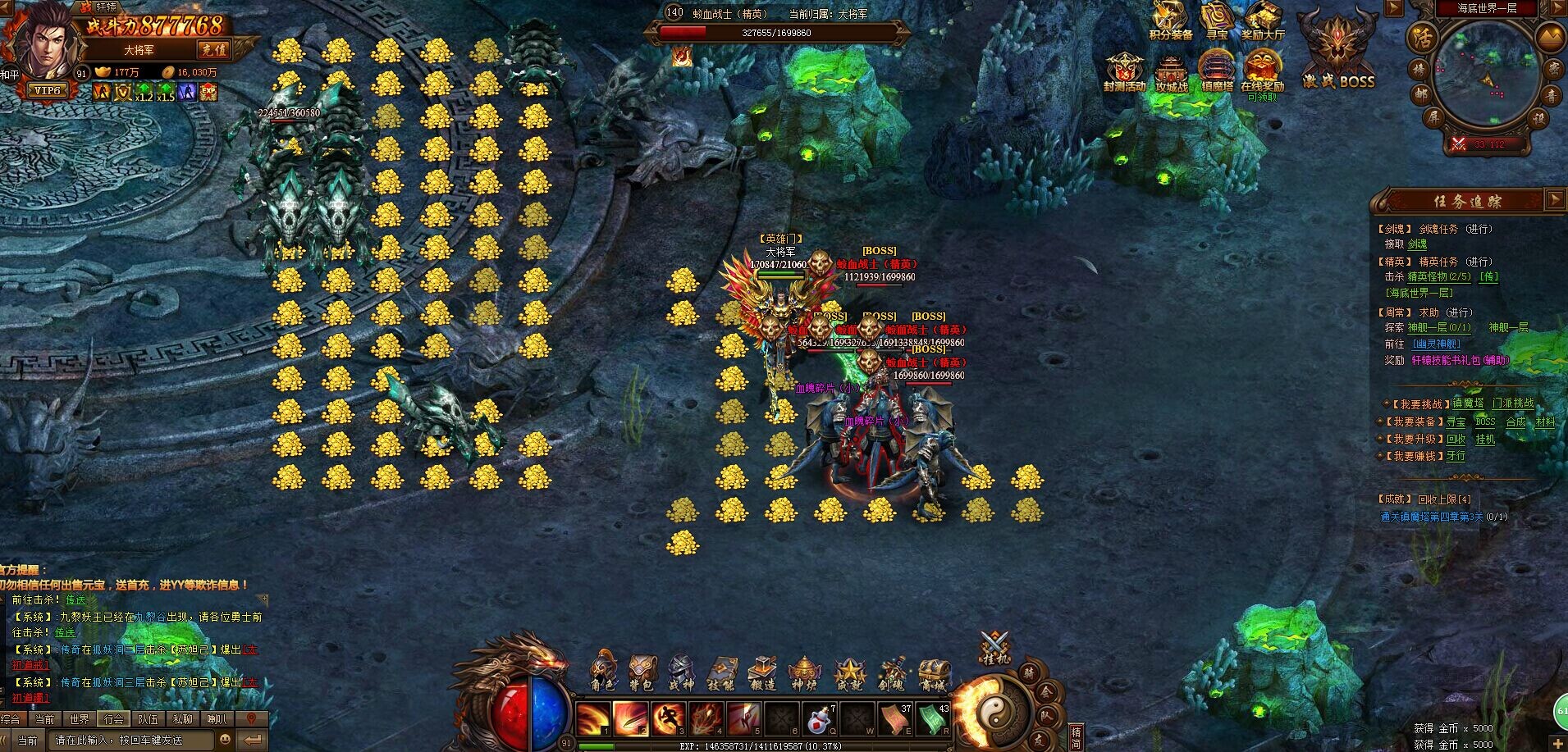1568x752 pixels.
Task: Switch to the 世界 chat tab
Action: tap(80, 719)
